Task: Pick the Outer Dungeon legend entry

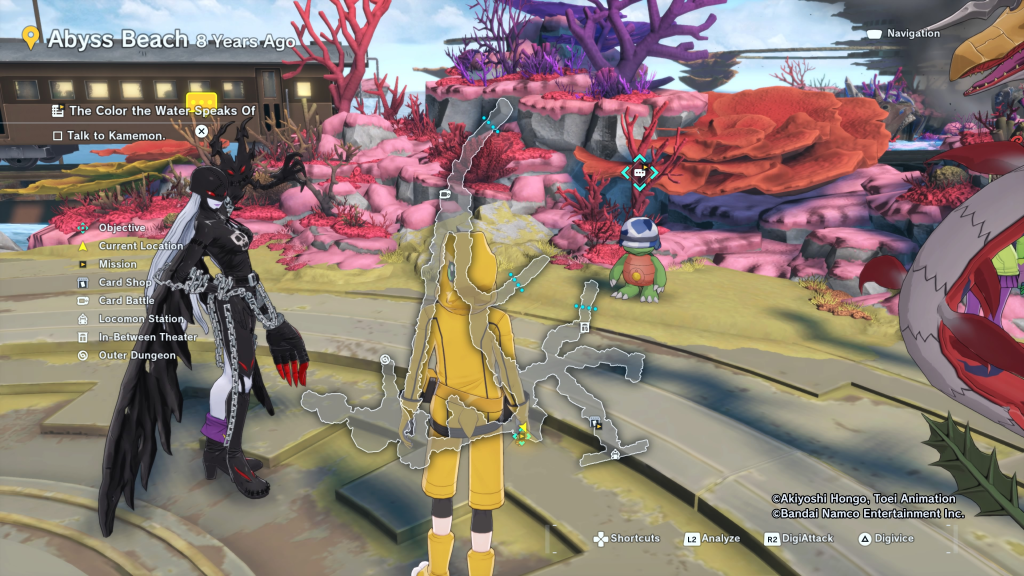Action: [135, 355]
